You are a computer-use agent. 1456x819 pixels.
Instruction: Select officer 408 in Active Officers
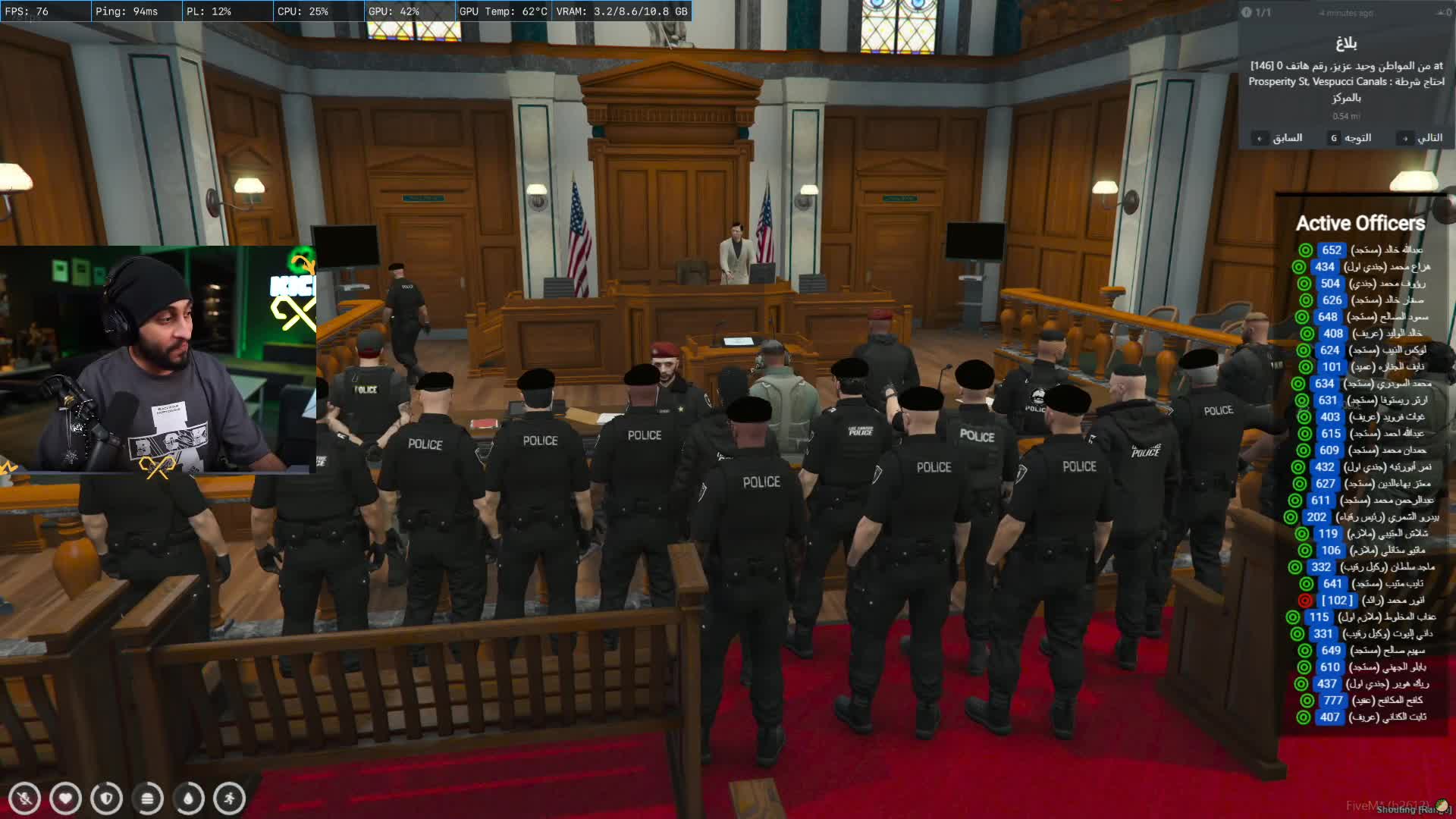pos(1362,334)
